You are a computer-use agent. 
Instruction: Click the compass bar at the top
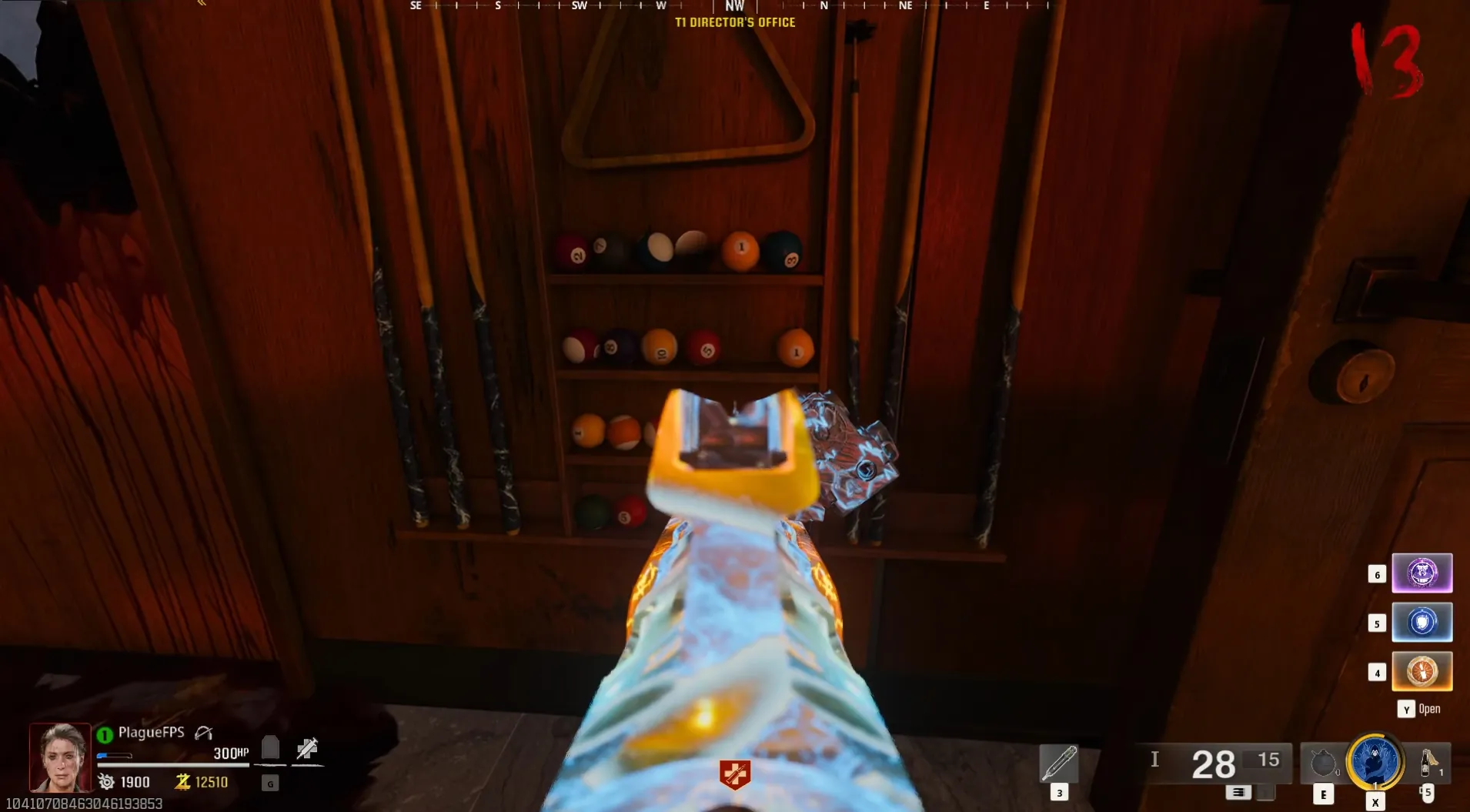click(734, 6)
